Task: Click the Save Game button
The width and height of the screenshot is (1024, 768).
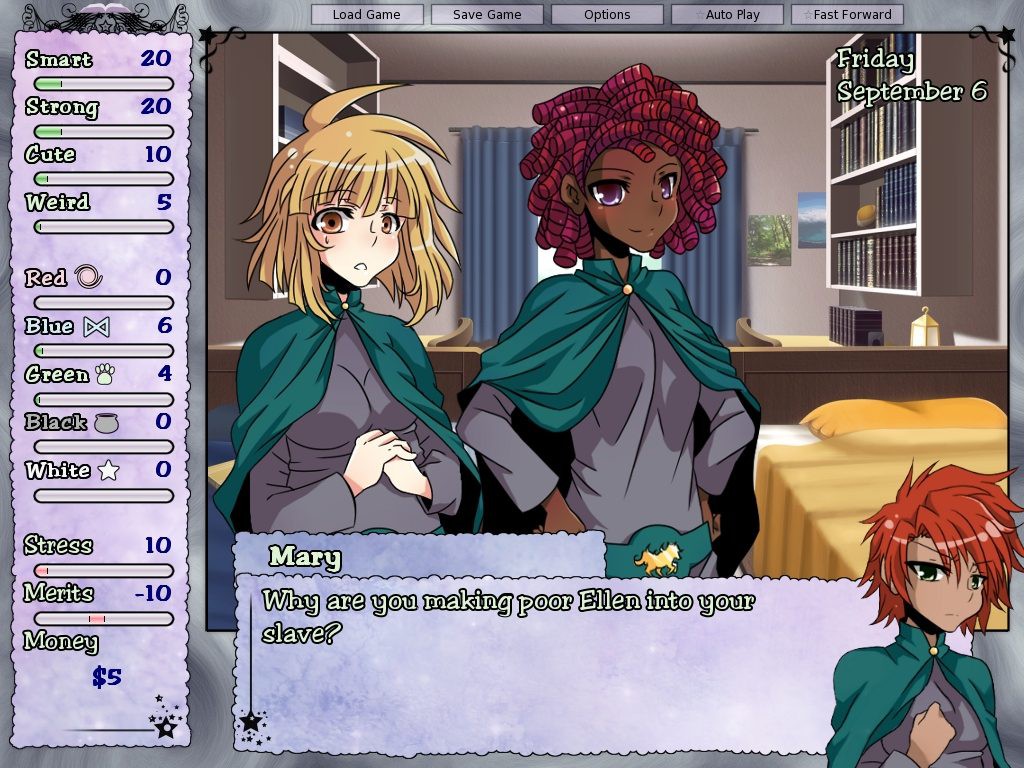Action: [x=487, y=15]
